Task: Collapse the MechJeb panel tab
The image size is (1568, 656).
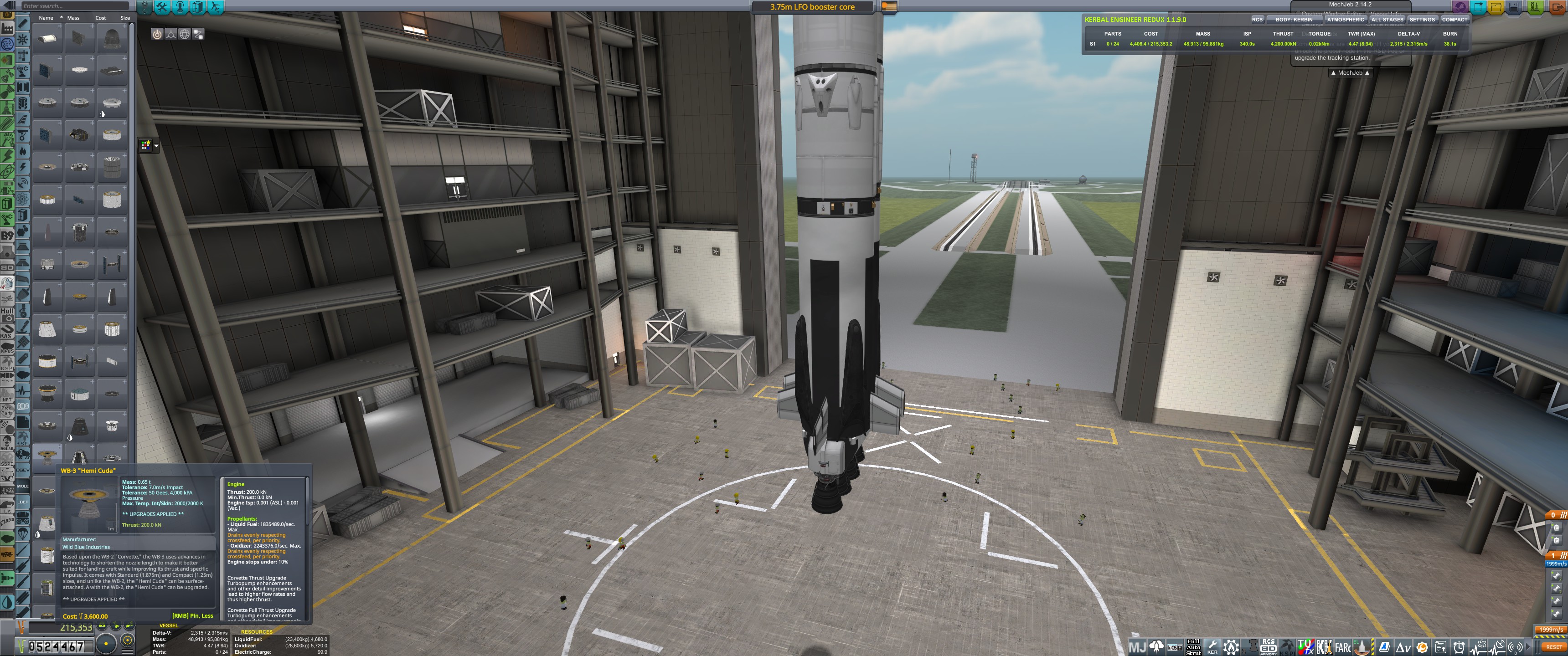Action: pyautogui.click(x=1350, y=73)
